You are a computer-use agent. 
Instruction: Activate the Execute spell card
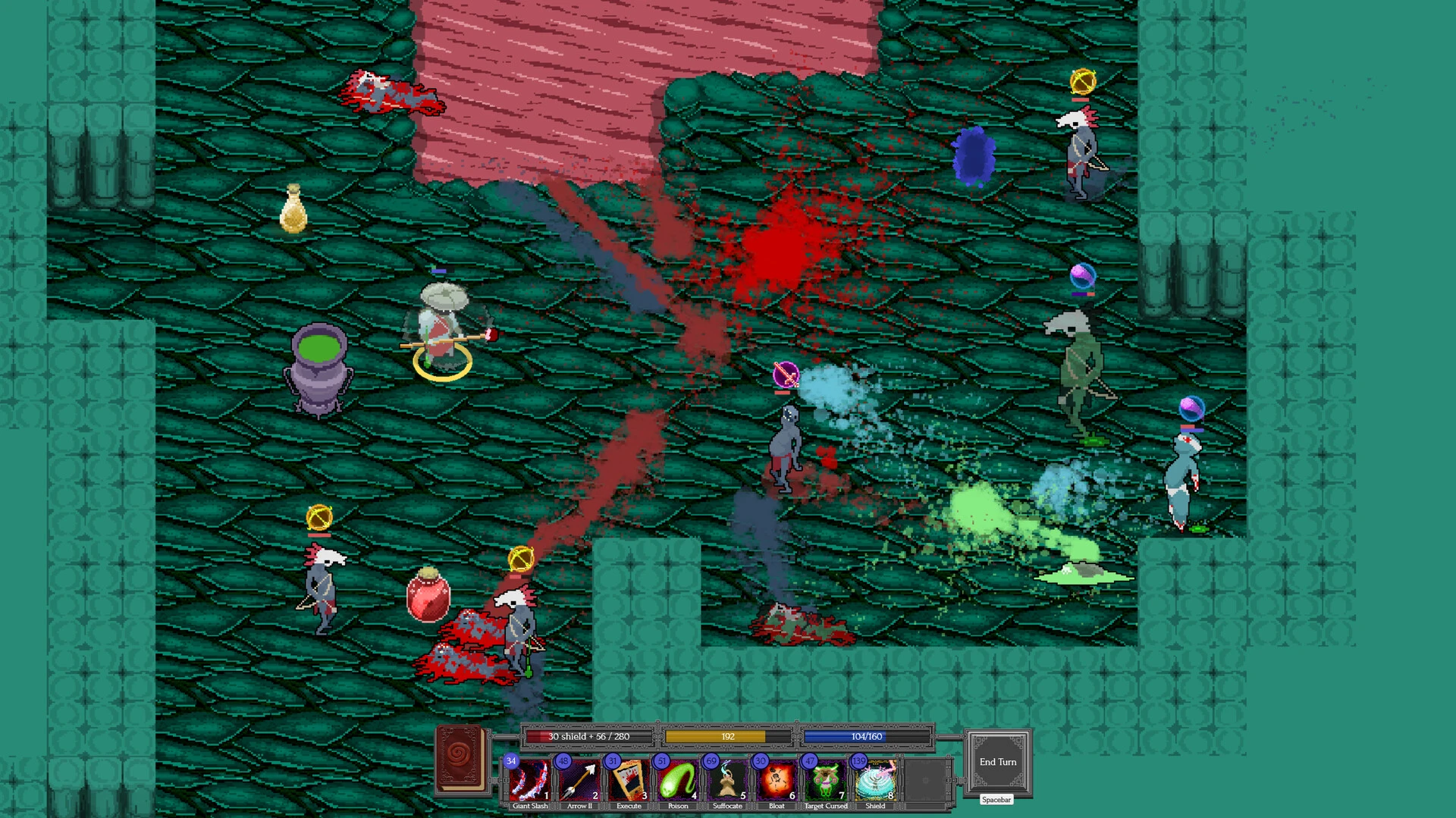[x=629, y=780]
